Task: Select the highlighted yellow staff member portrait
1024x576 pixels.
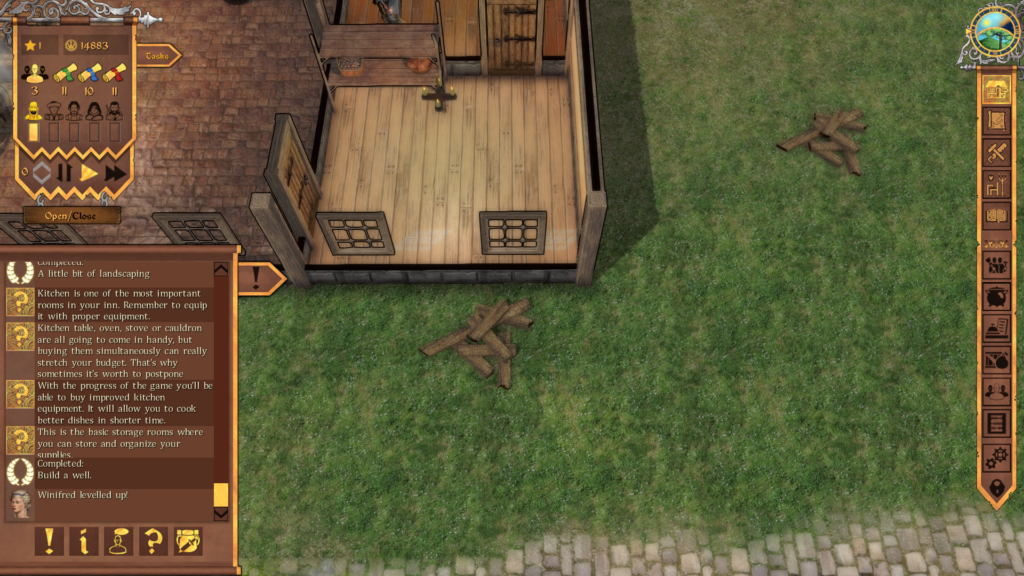Action: click(x=34, y=111)
